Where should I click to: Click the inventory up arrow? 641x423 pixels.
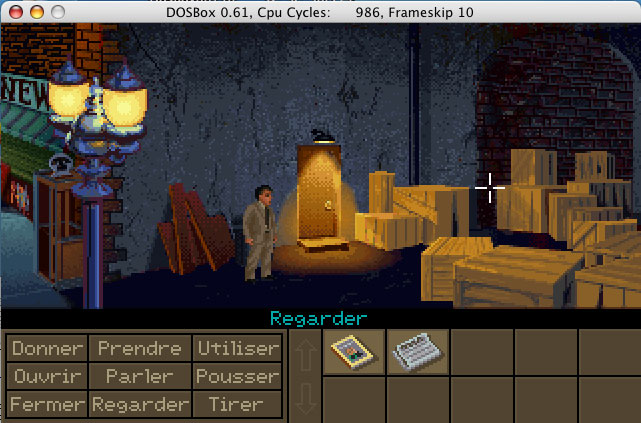[x=305, y=353]
